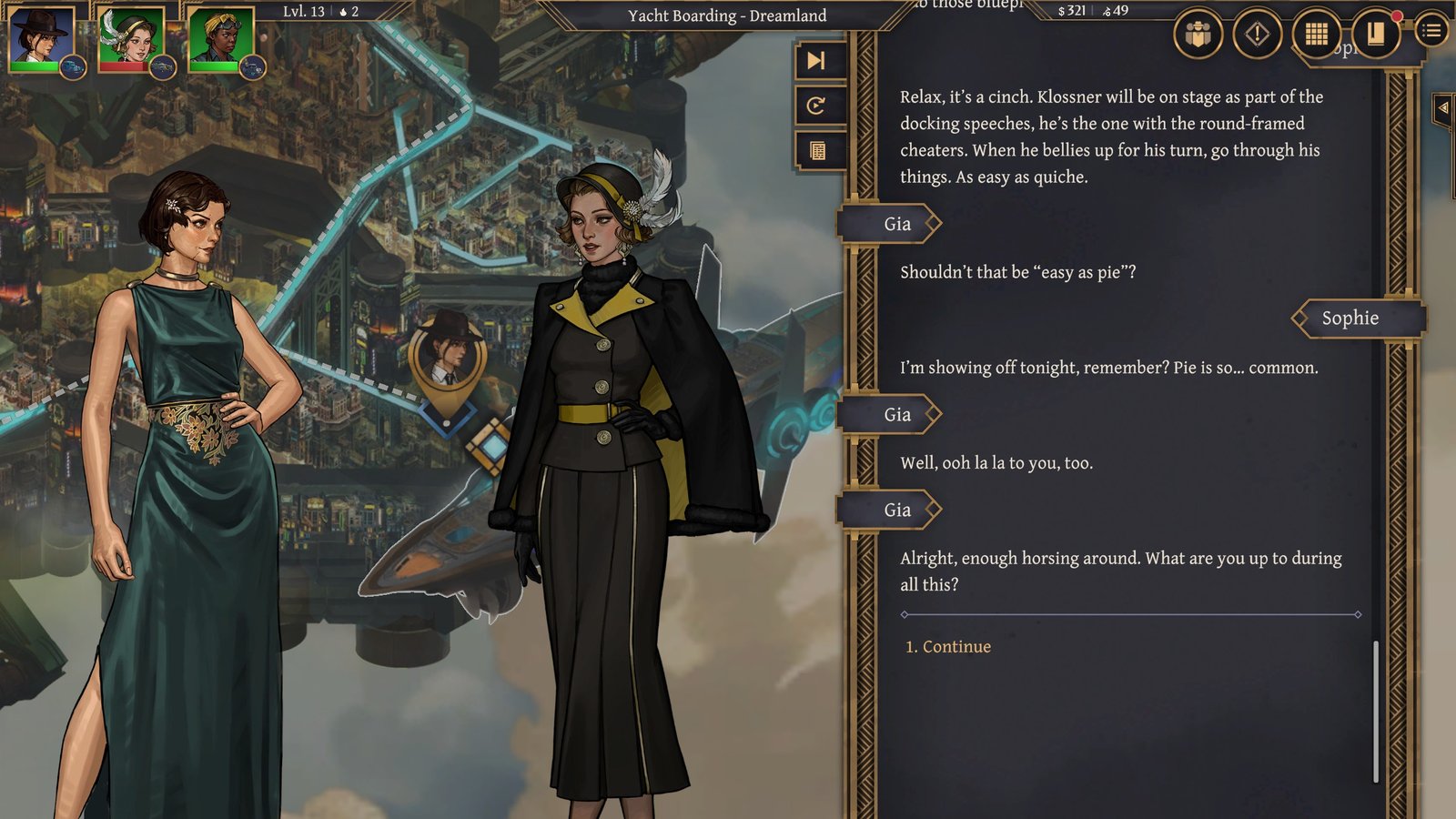
Task: Open the exclamation-mark quest icon
Action: pyautogui.click(x=1257, y=35)
